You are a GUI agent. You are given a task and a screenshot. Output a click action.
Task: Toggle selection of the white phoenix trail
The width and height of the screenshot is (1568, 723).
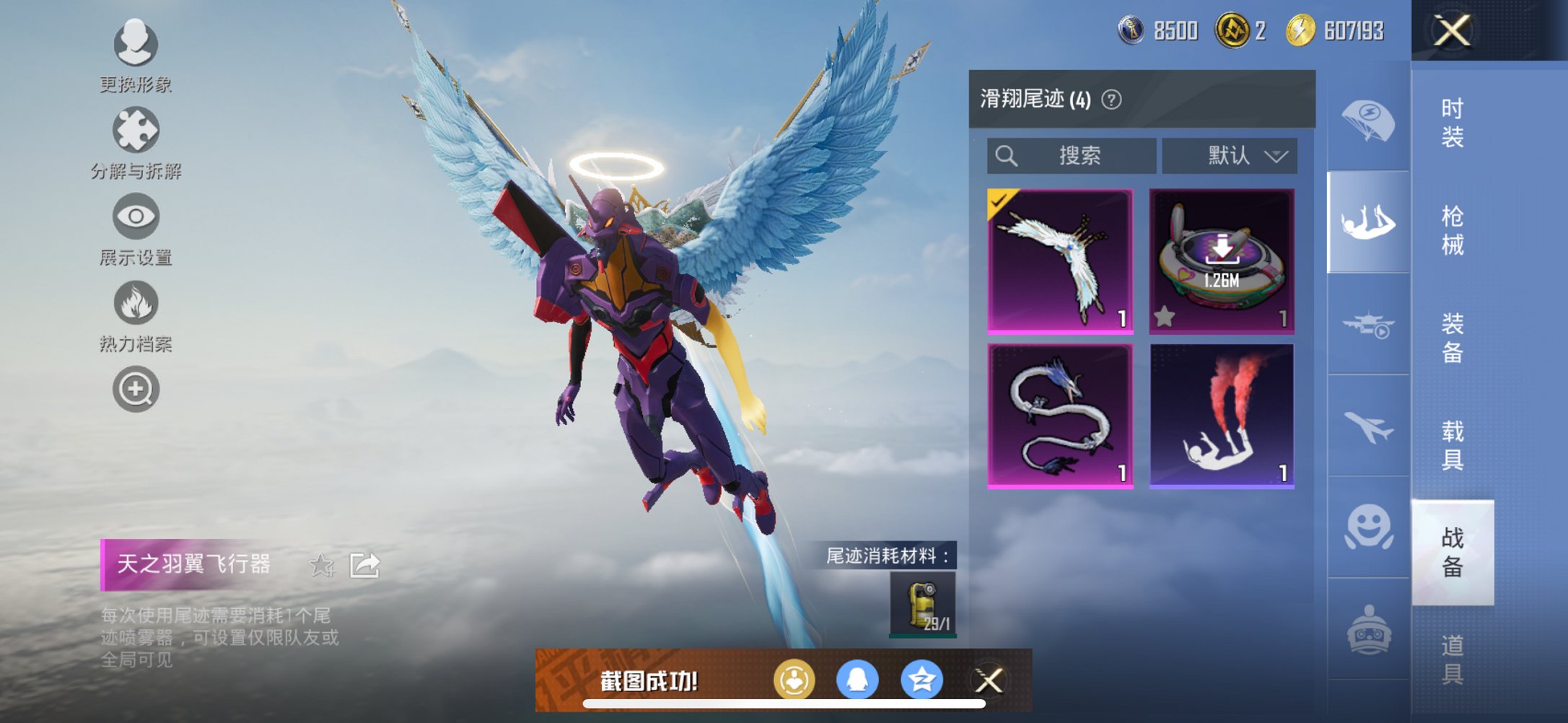pyautogui.click(x=1059, y=260)
